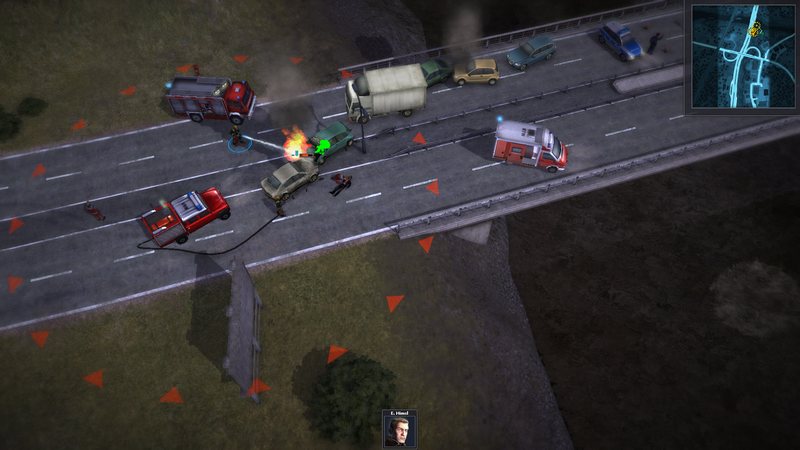Select the firefighter with blue selection ring
The width and height of the screenshot is (800, 450).
[x=237, y=141]
